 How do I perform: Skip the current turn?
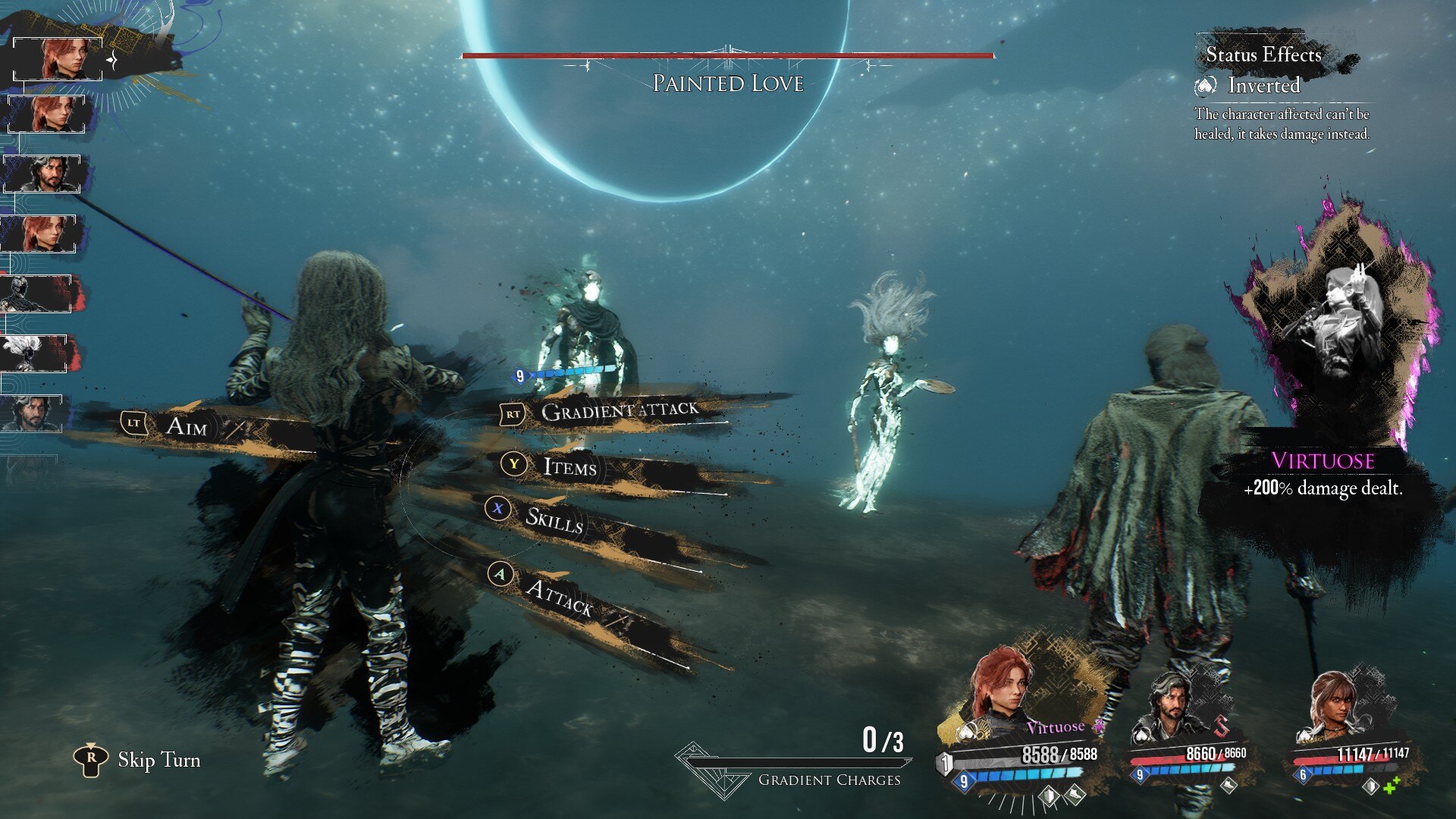[158, 760]
